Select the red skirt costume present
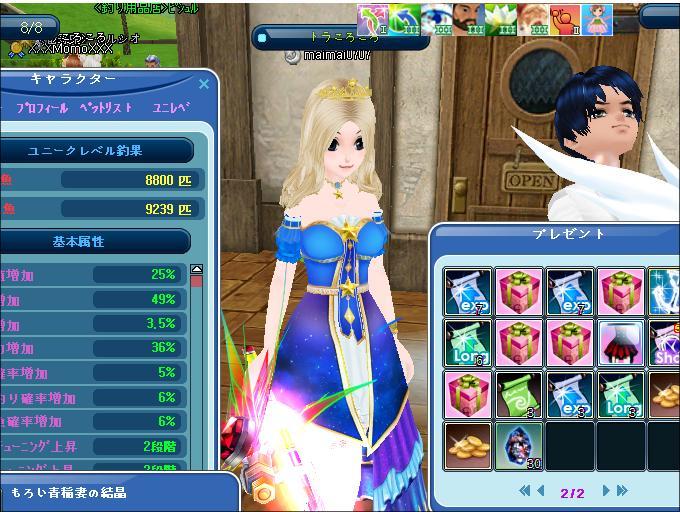680x512 pixels. (621, 341)
